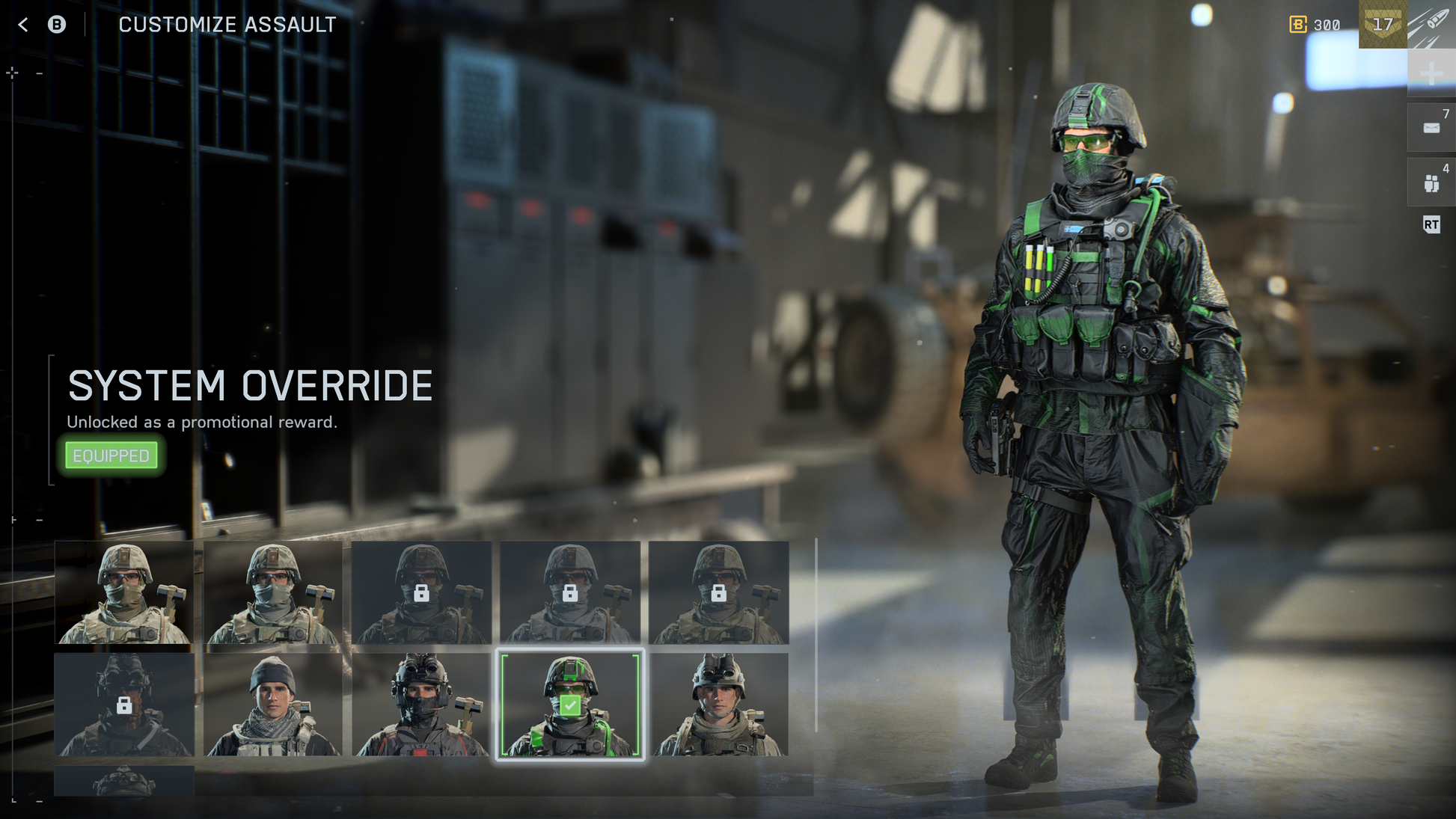Click the plus button in top-right corner
Image resolution: width=1456 pixels, height=819 pixels.
[1431, 73]
